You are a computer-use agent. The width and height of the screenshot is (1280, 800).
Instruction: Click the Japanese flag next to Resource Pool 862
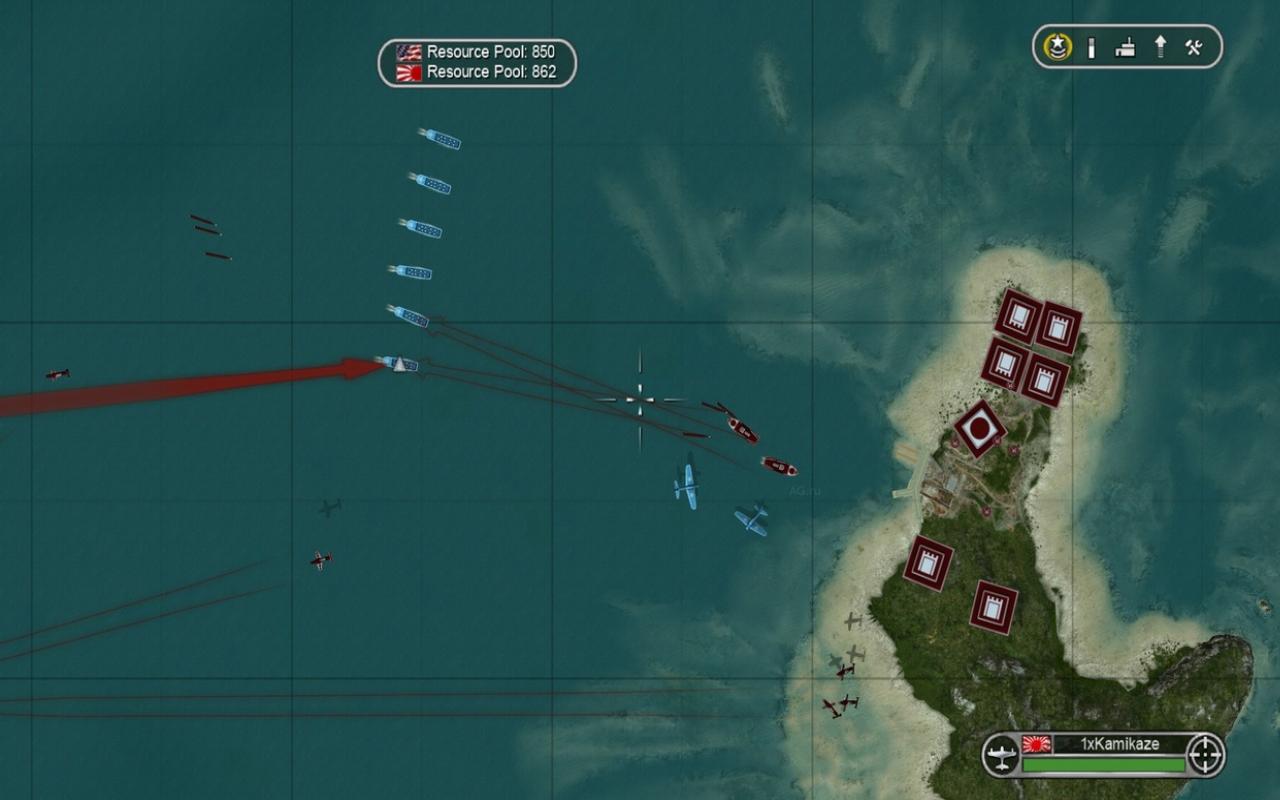pos(411,71)
